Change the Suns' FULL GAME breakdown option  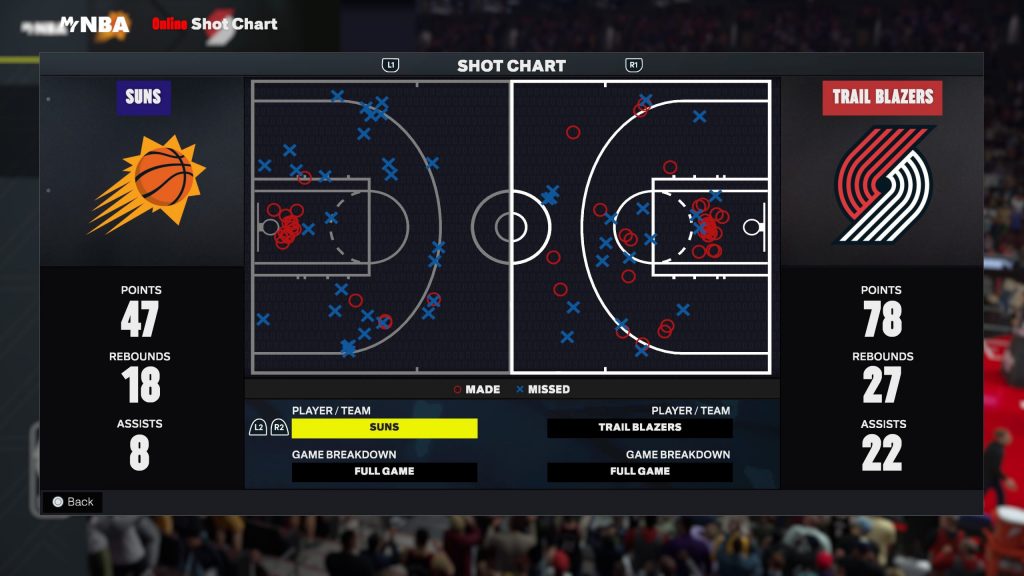pyautogui.click(x=384, y=471)
